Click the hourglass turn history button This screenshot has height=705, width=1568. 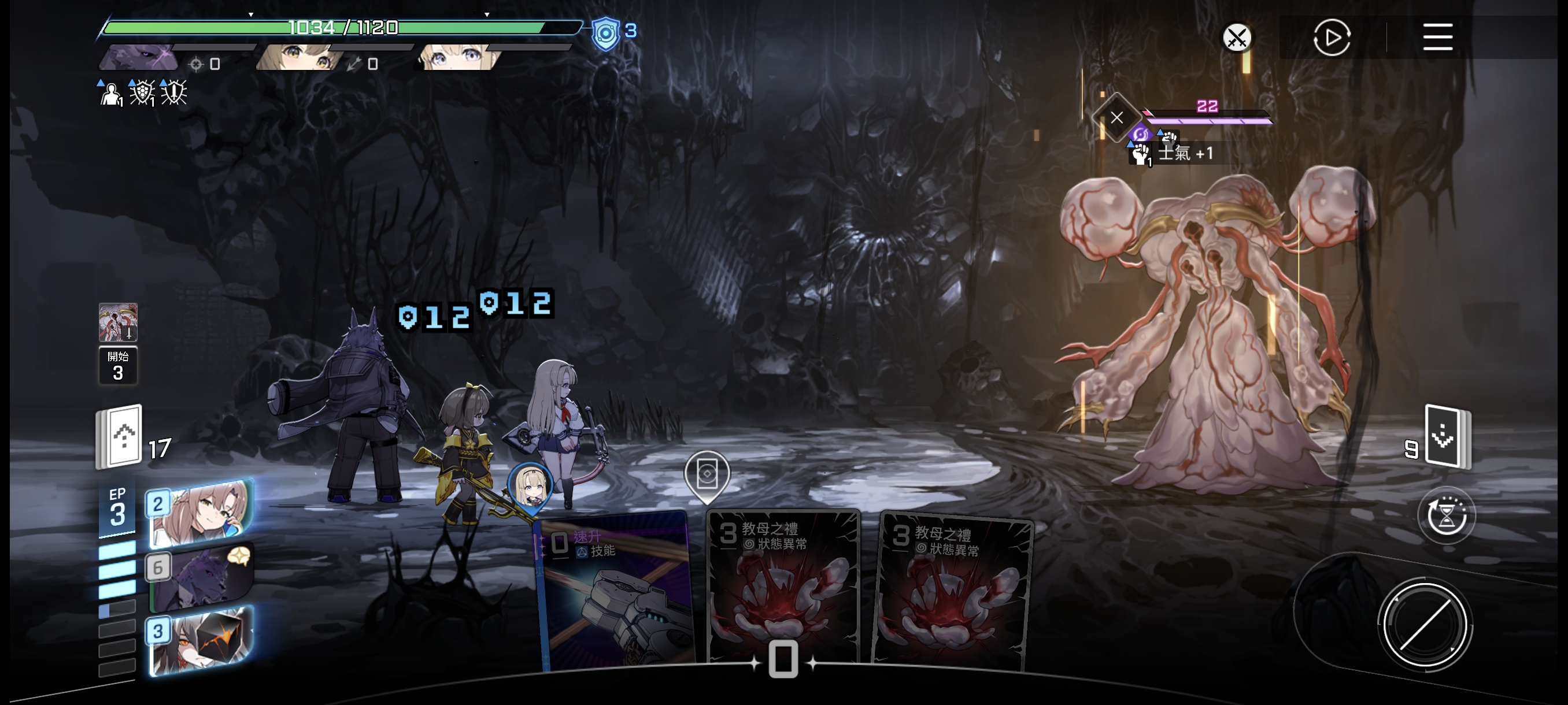click(1445, 516)
